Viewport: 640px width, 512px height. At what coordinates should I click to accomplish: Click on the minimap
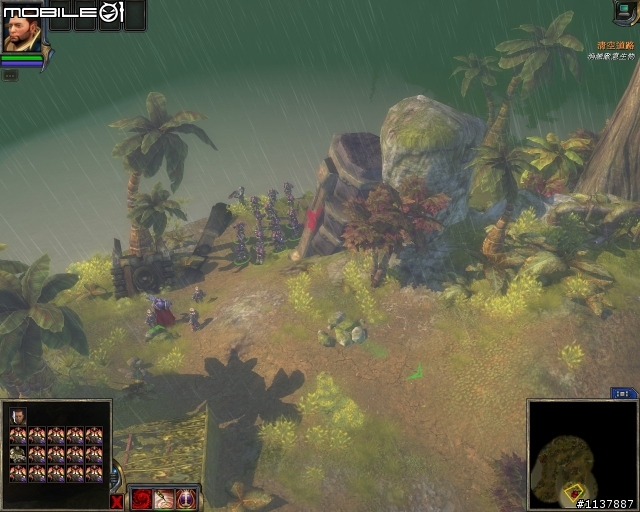pyautogui.click(x=580, y=452)
